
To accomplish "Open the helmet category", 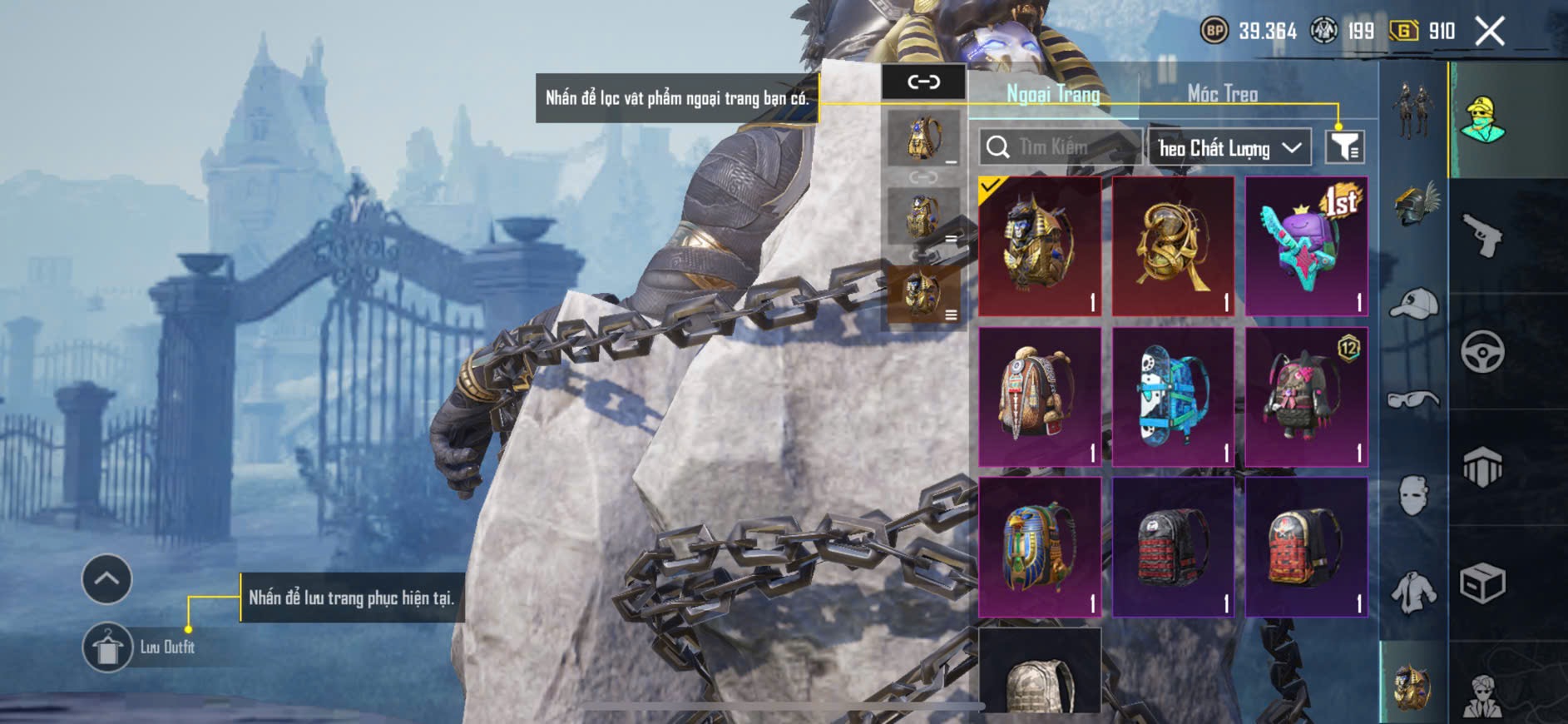I will [x=1414, y=205].
